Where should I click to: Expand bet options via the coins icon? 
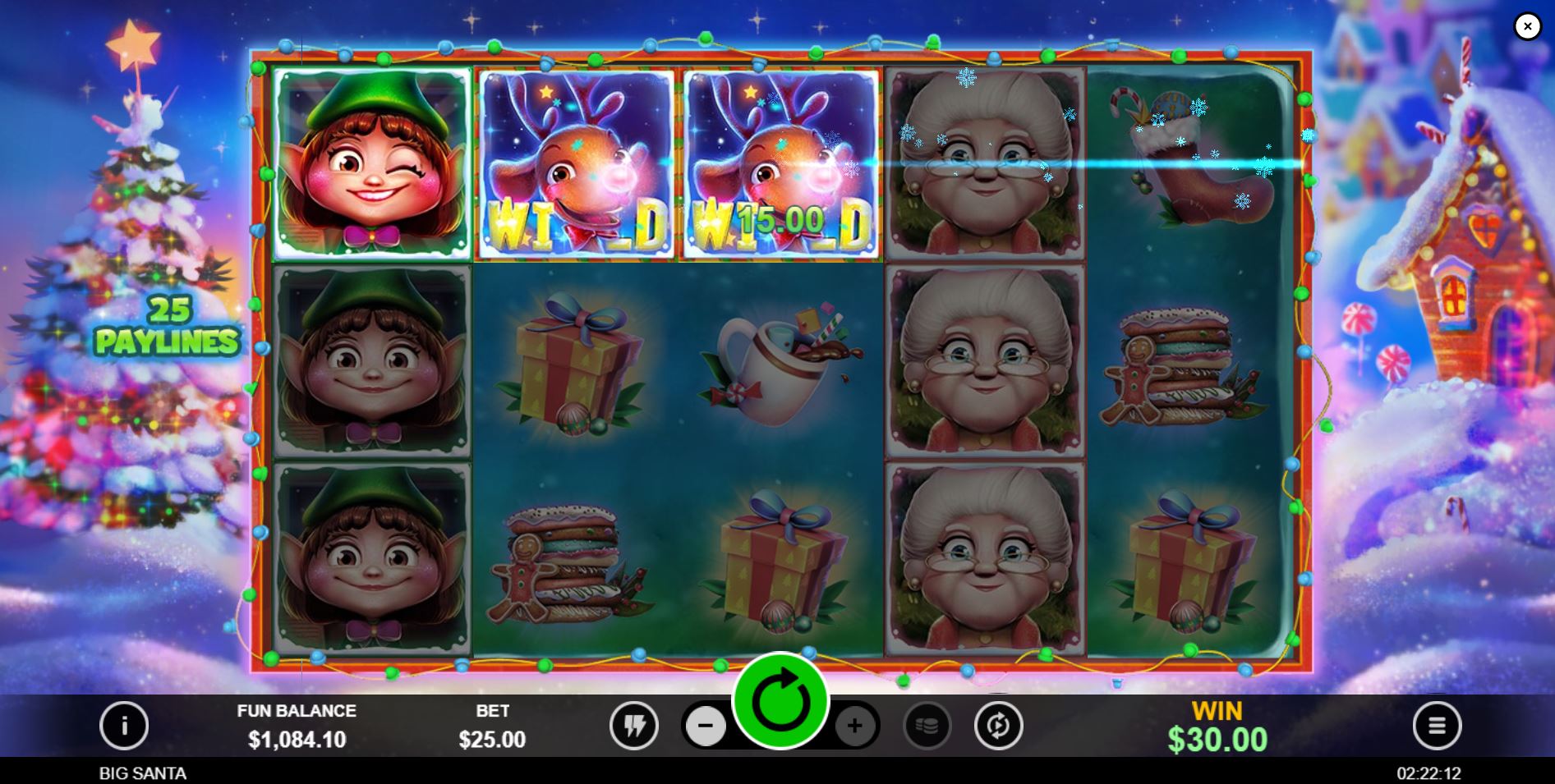[928, 726]
